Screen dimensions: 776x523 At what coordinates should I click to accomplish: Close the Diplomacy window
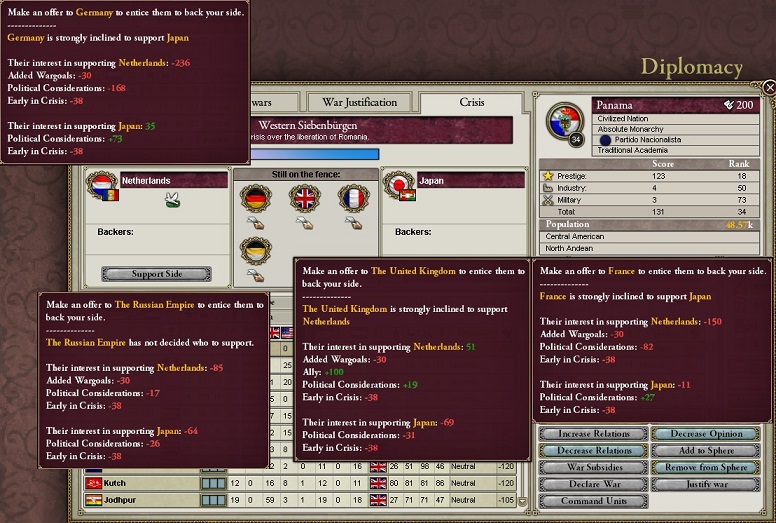pyautogui.click(x=768, y=88)
